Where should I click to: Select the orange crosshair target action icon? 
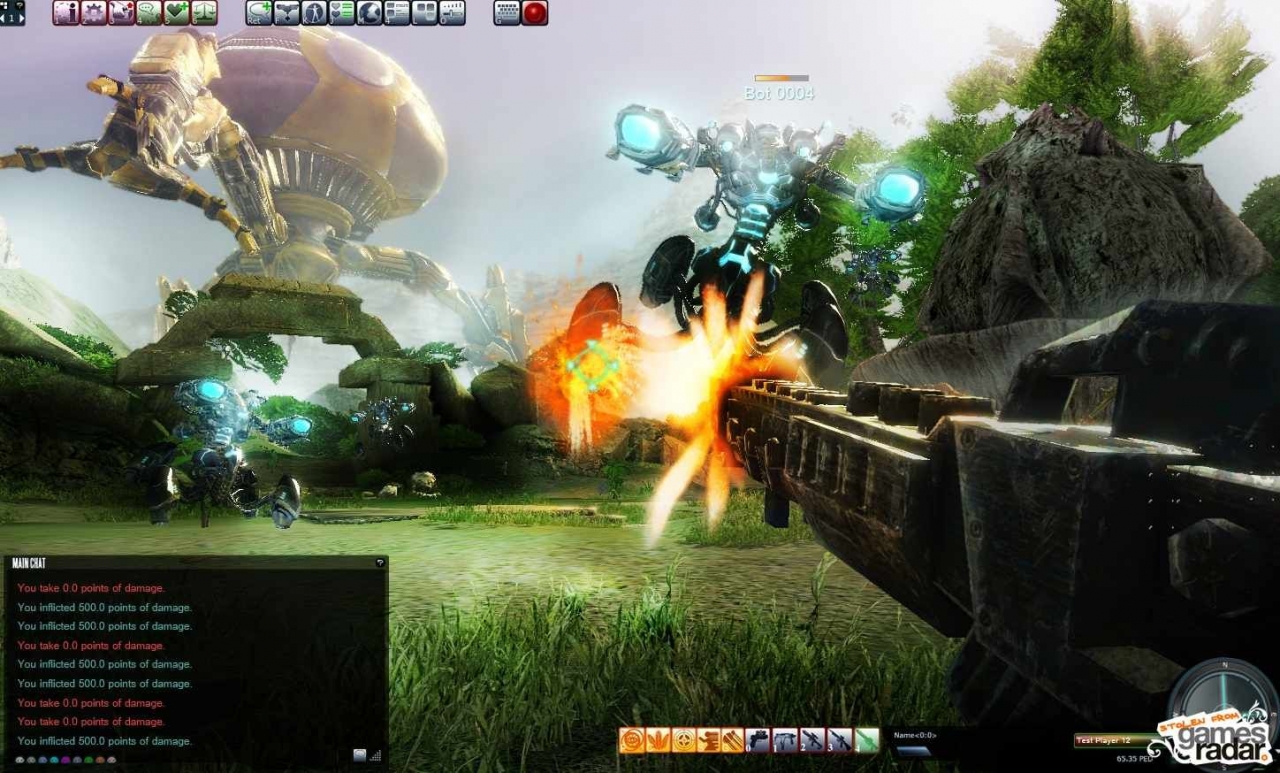click(x=683, y=741)
